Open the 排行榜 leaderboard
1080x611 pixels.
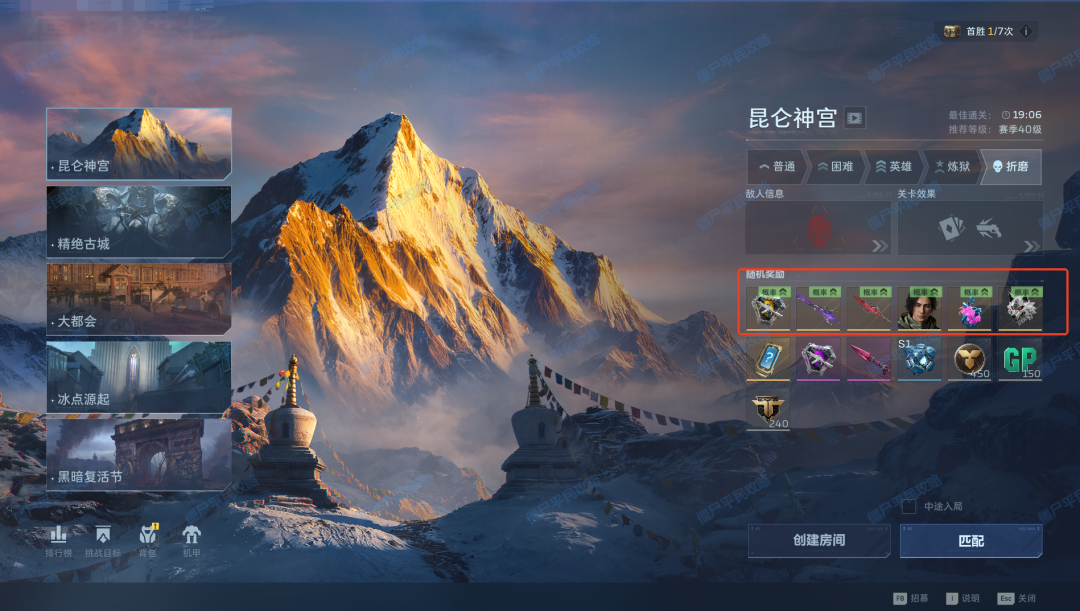[59, 540]
